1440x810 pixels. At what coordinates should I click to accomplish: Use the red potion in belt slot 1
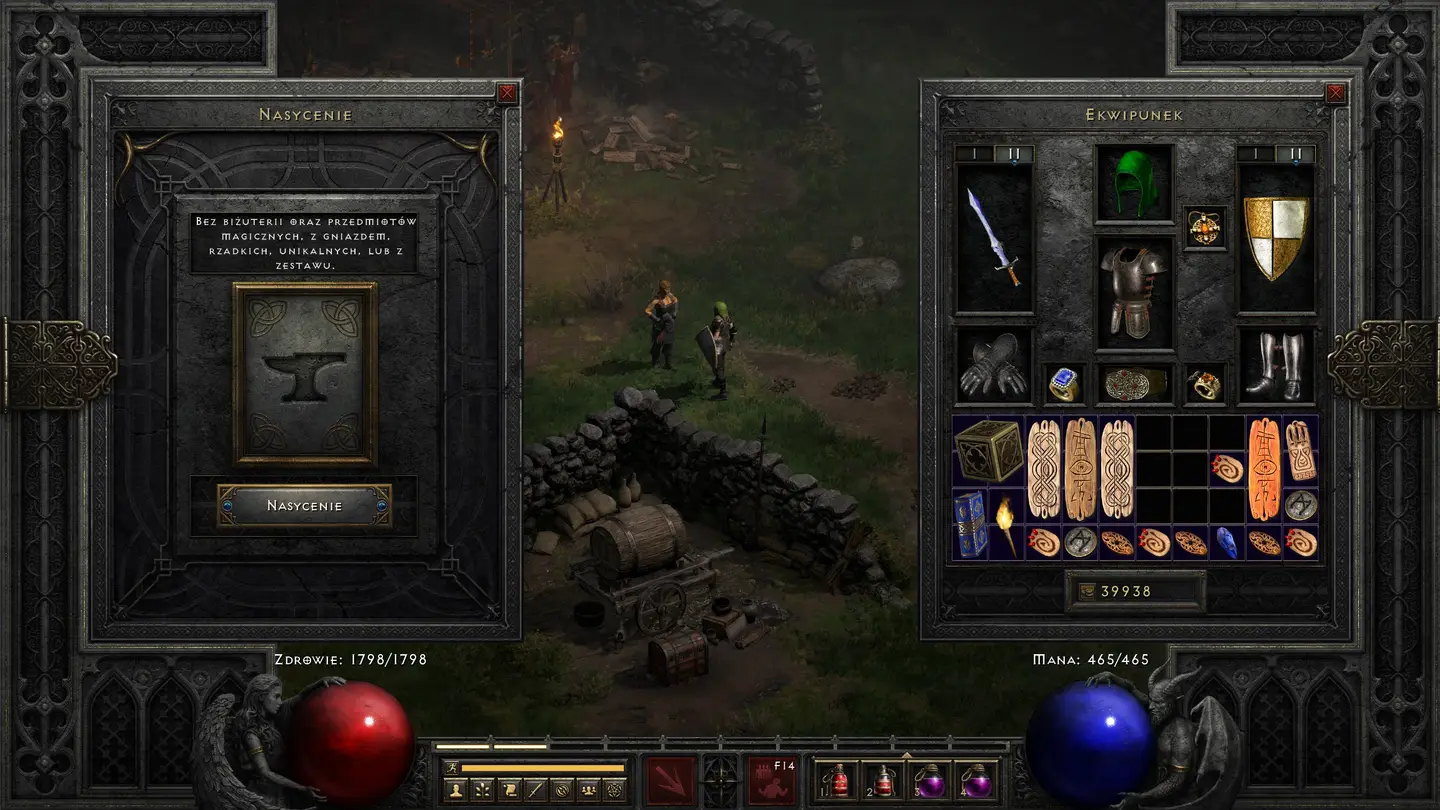tap(840, 780)
